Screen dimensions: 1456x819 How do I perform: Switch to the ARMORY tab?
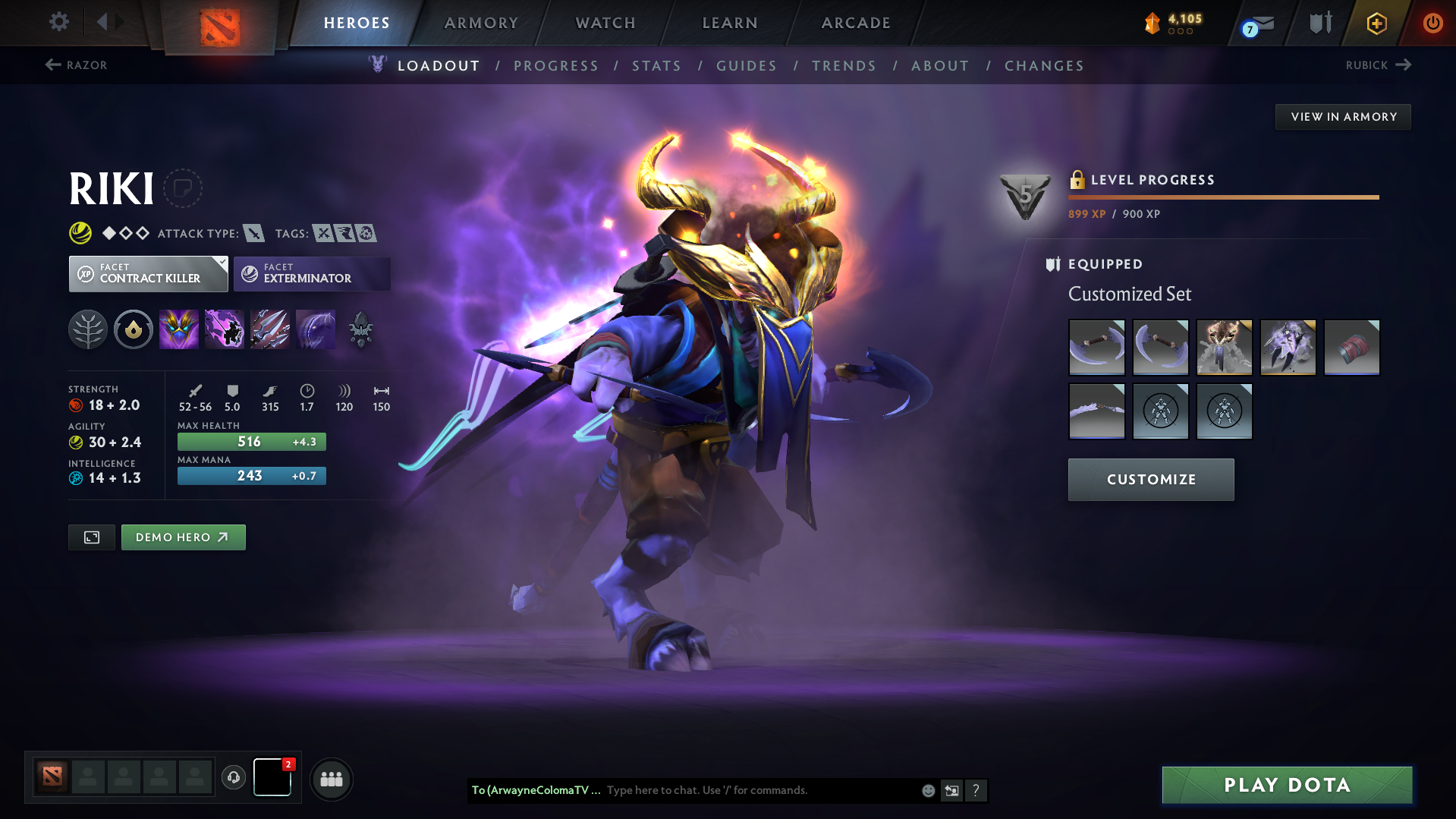(481, 23)
